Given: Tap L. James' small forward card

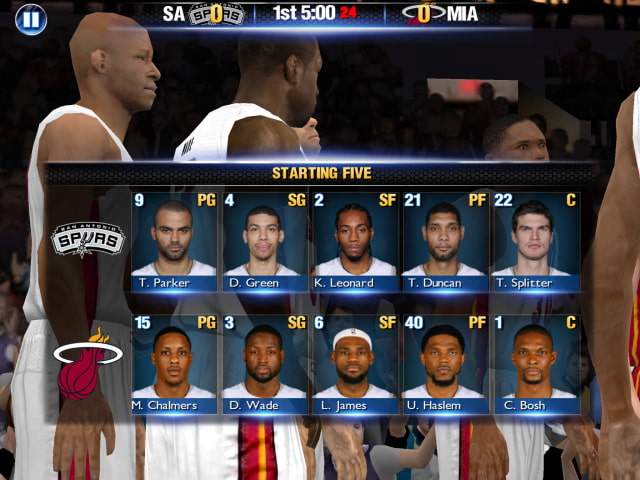Looking at the screenshot, I should coord(354,365).
